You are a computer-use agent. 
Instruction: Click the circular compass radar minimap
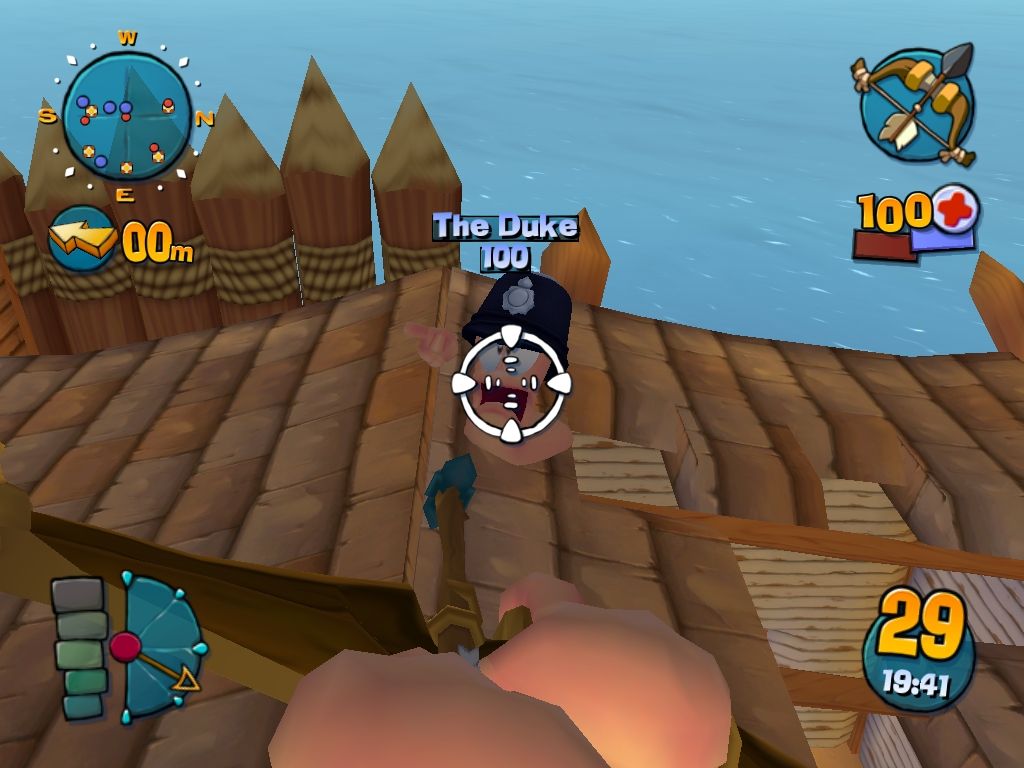tap(126, 117)
